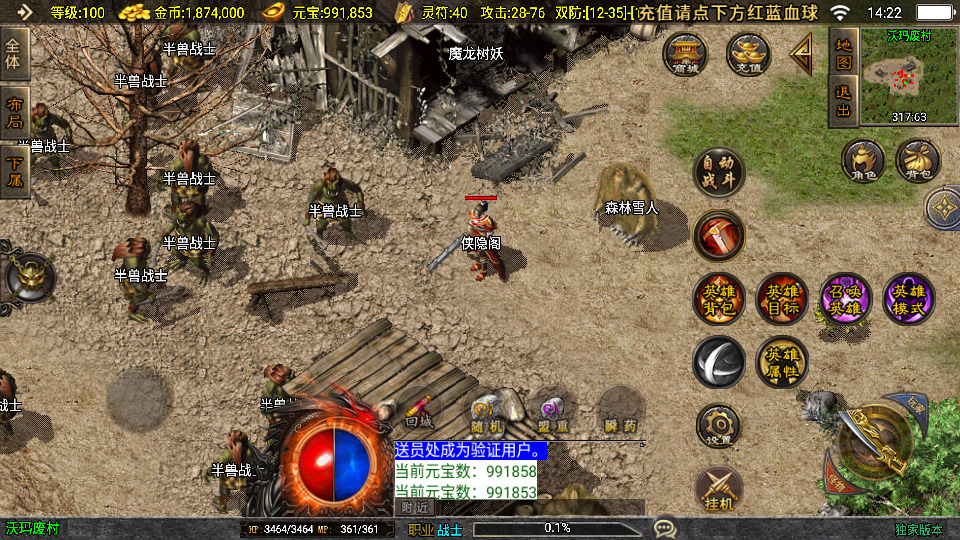Open the 充值 recharge menu

[748, 55]
